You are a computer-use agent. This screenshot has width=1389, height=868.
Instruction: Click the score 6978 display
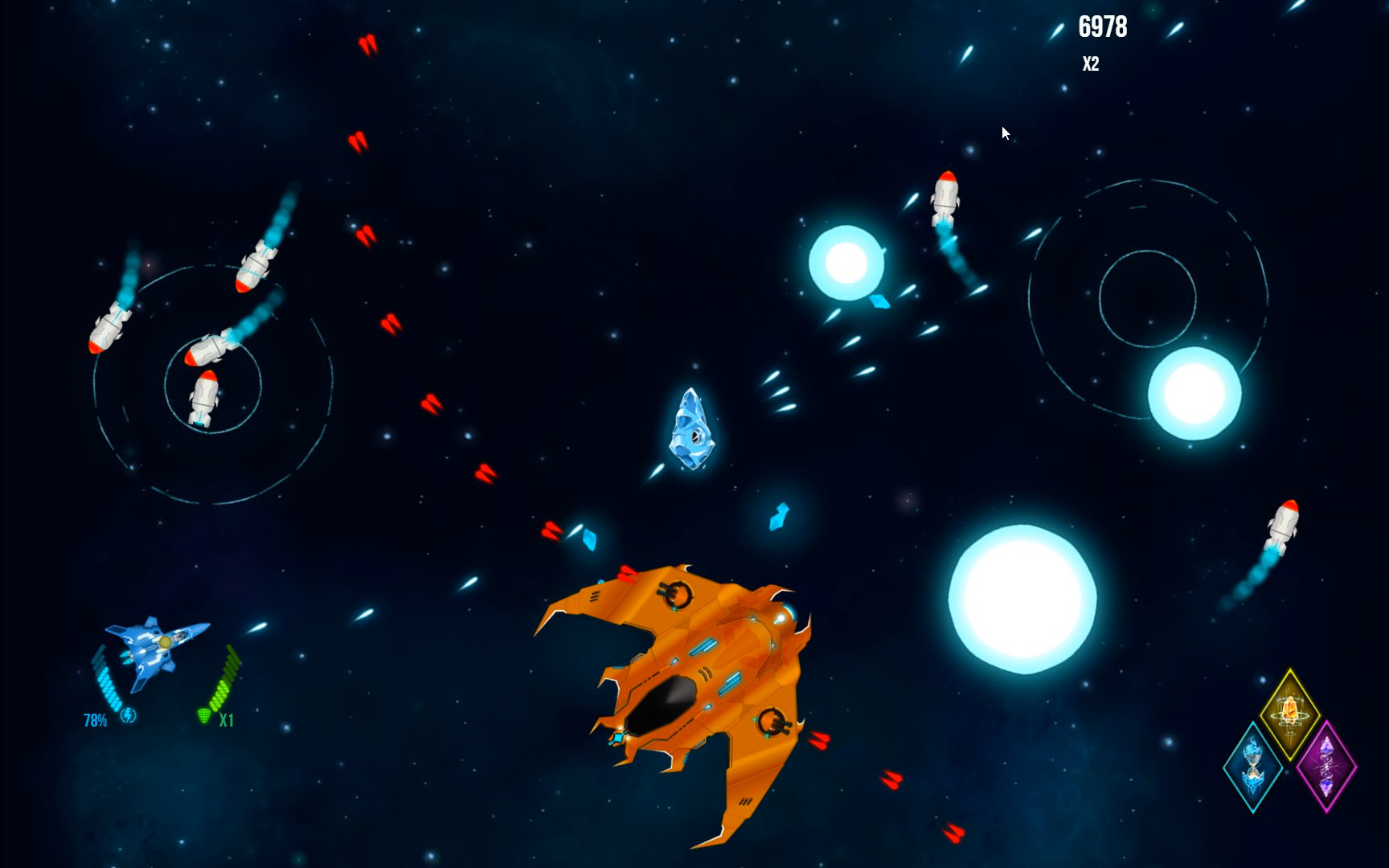[x=1104, y=27]
